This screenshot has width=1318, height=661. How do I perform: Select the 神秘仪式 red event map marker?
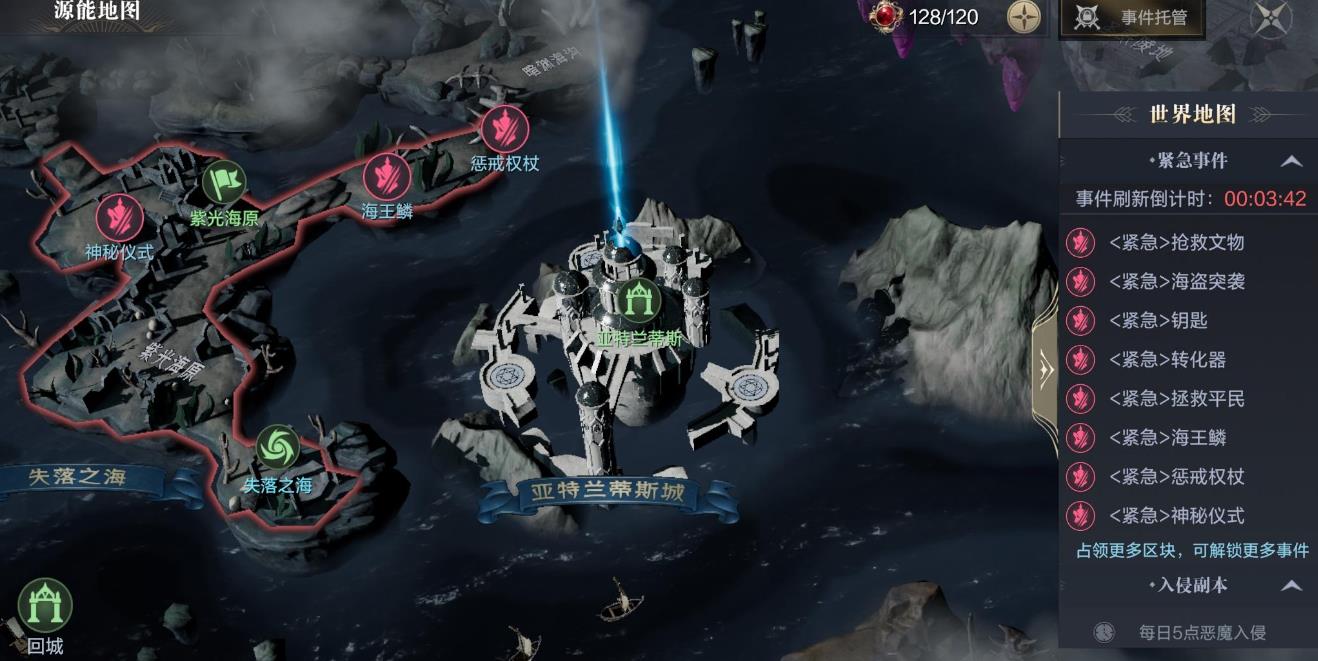tap(119, 217)
